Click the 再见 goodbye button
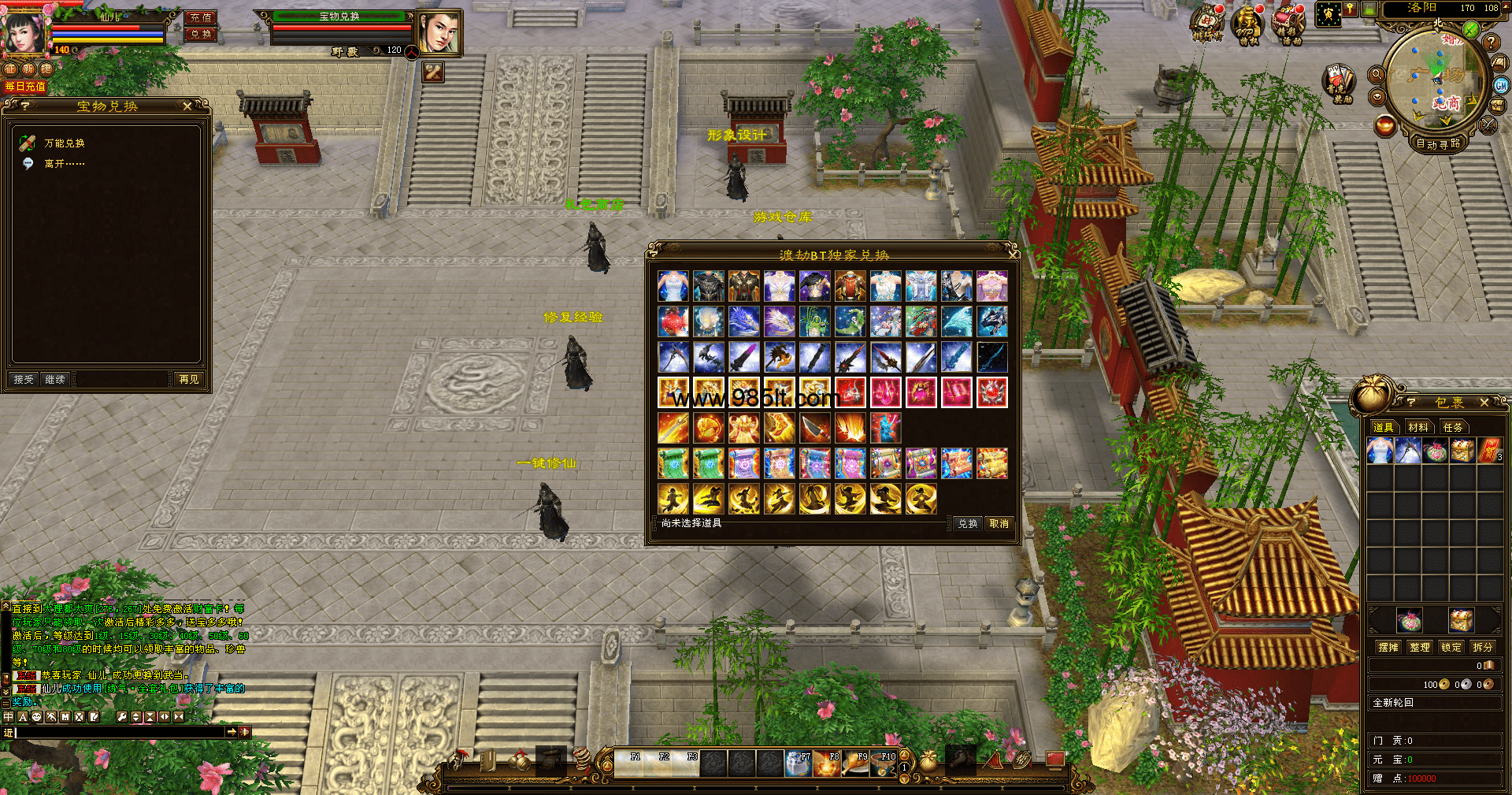 point(189,380)
